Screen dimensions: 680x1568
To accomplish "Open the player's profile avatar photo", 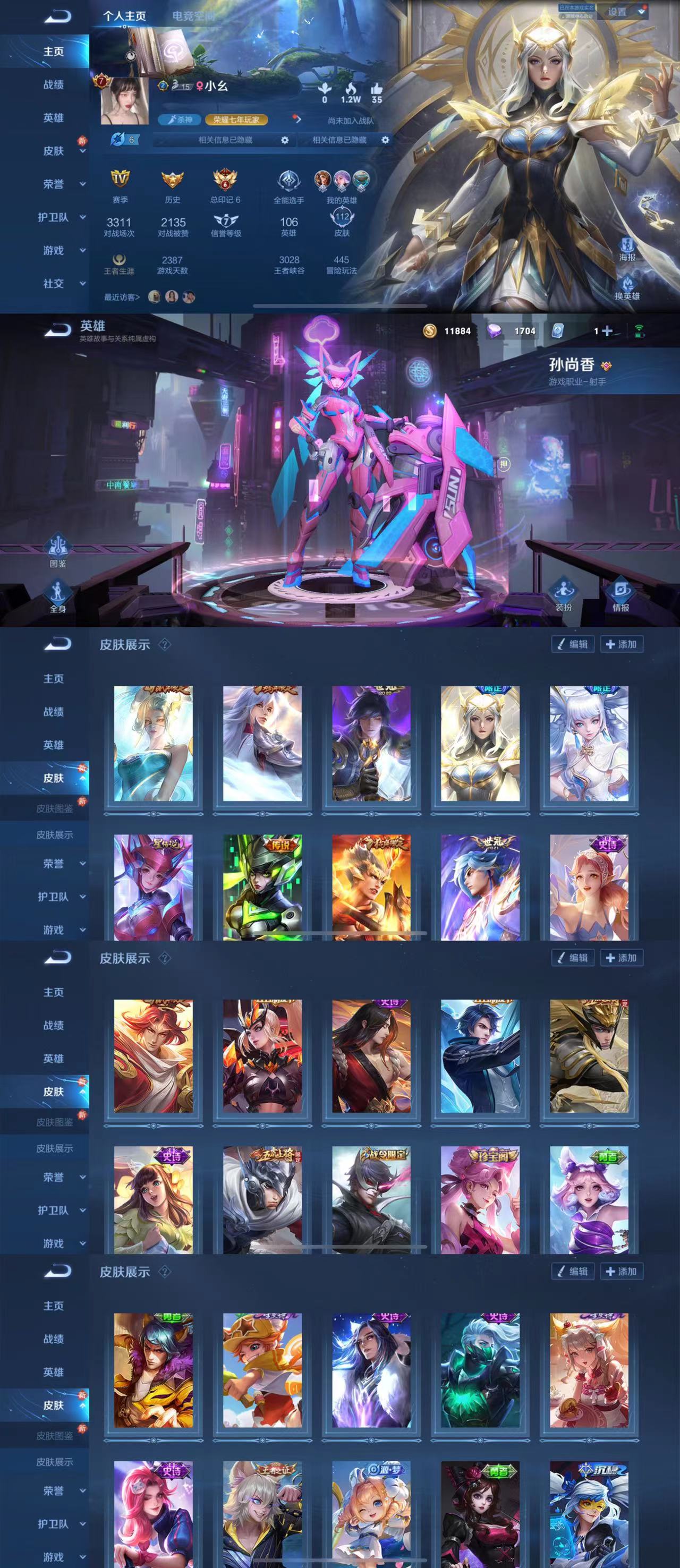I will tap(124, 101).
